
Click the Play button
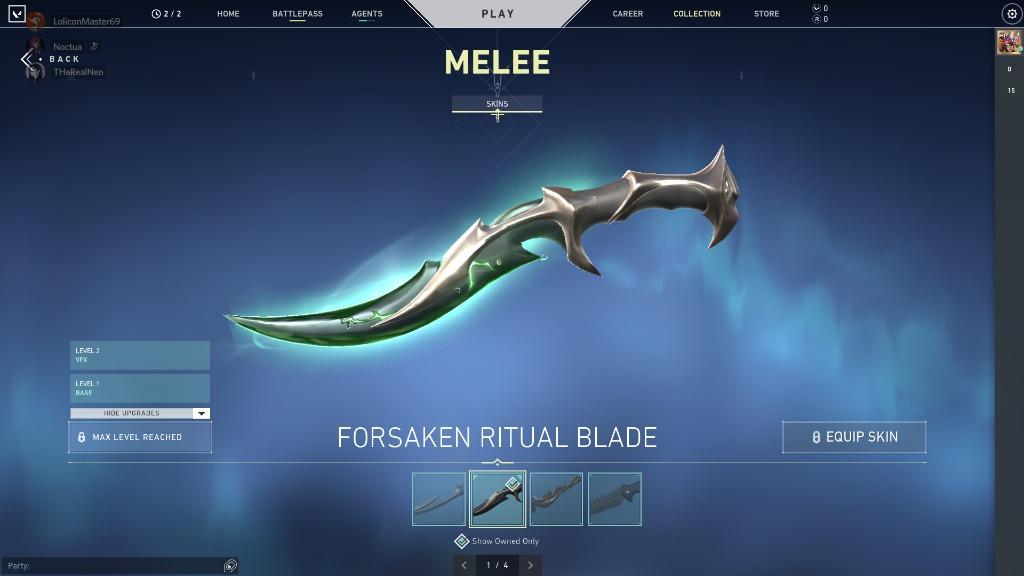(497, 14)
